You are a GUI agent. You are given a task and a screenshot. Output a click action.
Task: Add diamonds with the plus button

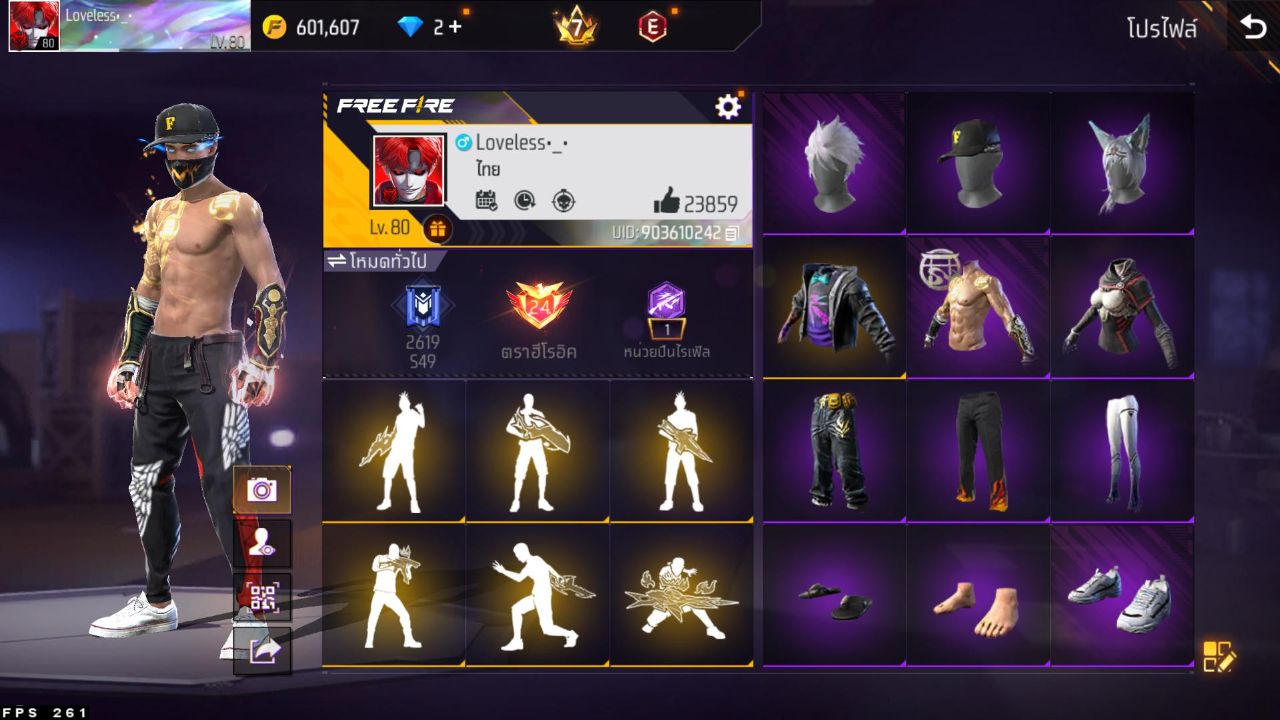tap(455, 27)
